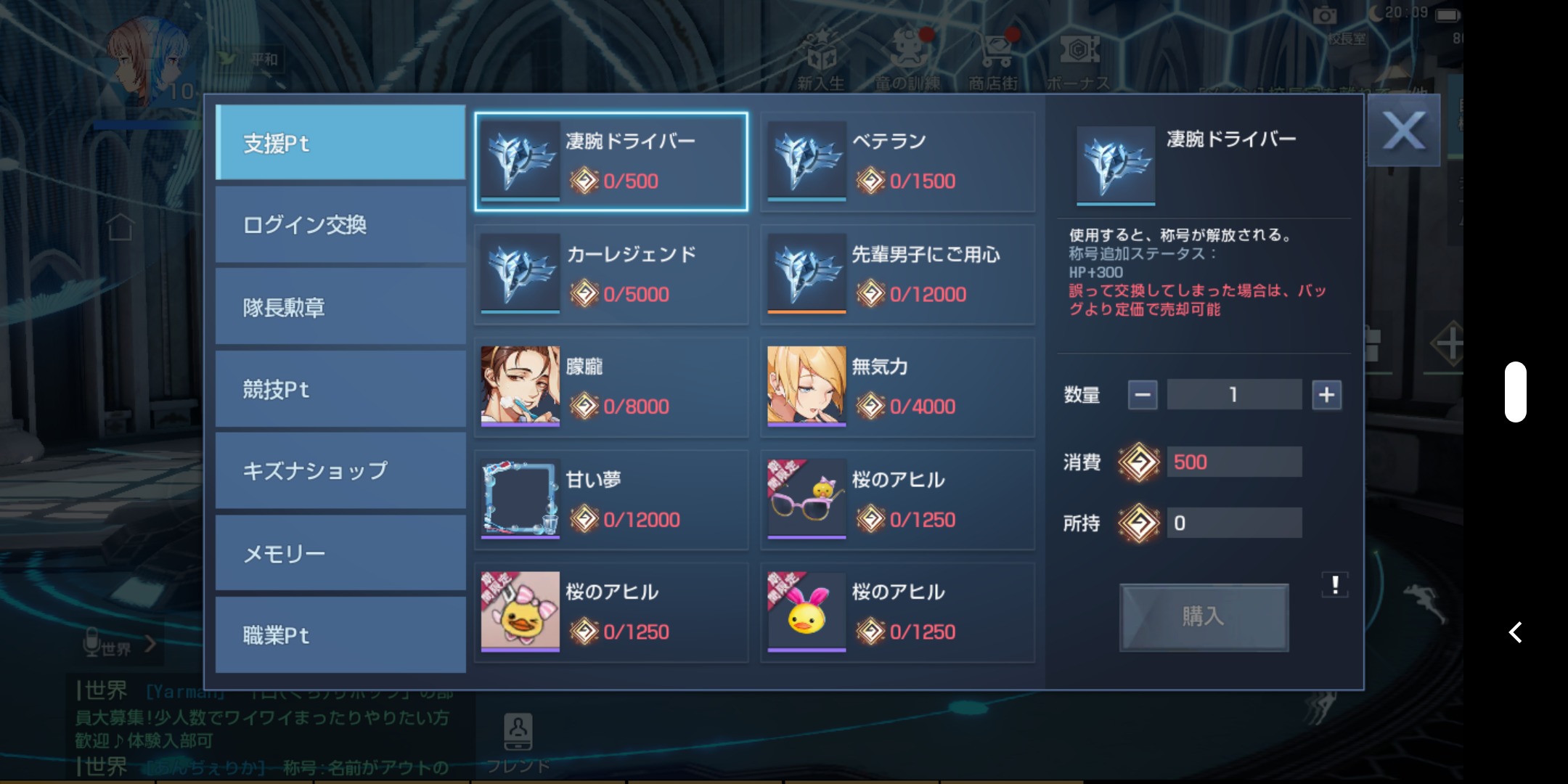Choose the カーレジェンド title item

coord(611,274)
